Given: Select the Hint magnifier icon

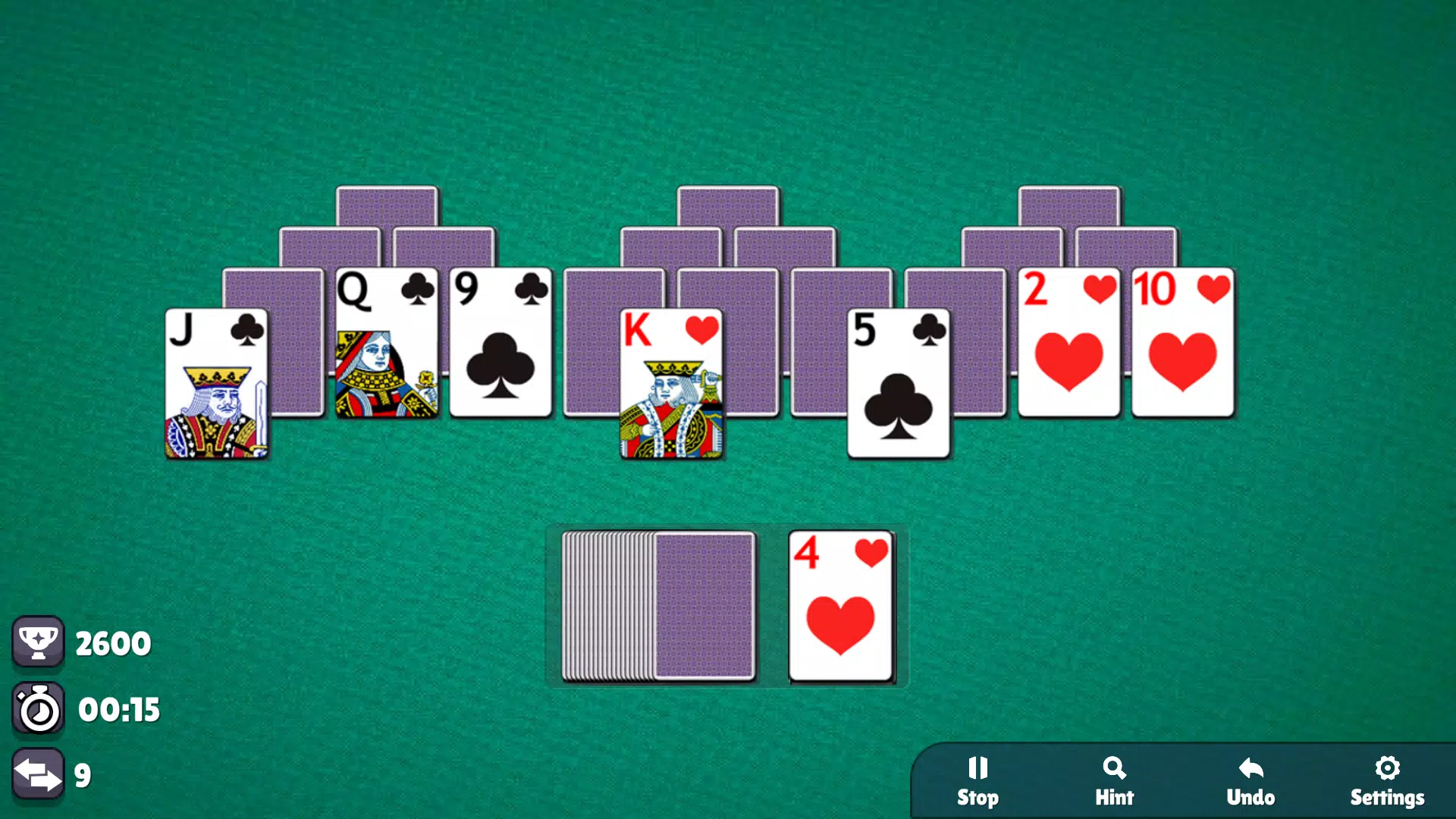Looking at the screenshot, I should (1114, 768).
